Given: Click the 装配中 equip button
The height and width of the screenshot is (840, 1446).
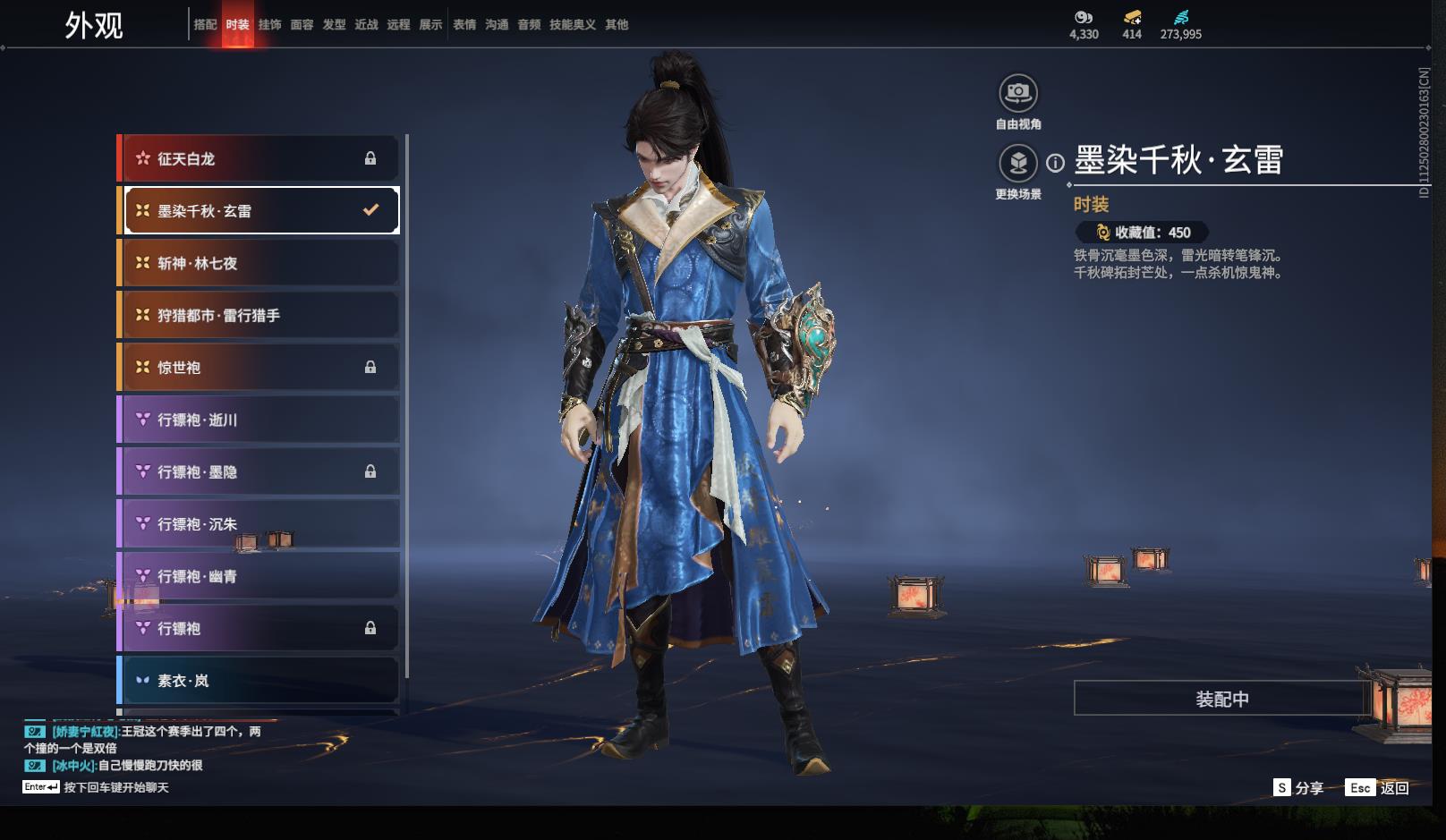Looking at the screenshot, I should pyautogui.click(x=1221, y=699).
